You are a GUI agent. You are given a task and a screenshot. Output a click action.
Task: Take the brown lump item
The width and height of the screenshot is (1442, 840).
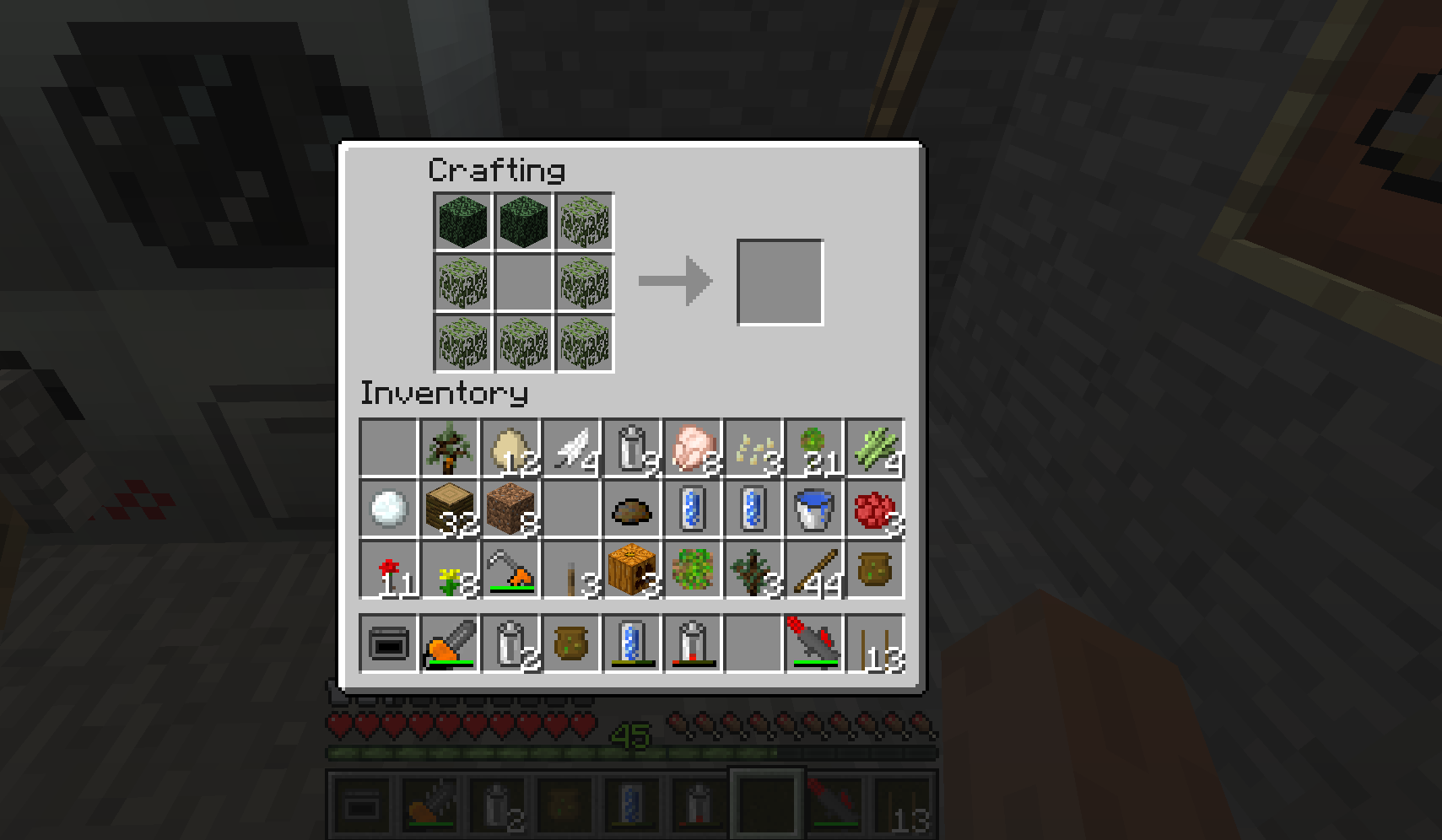click(x=633, y=509)
